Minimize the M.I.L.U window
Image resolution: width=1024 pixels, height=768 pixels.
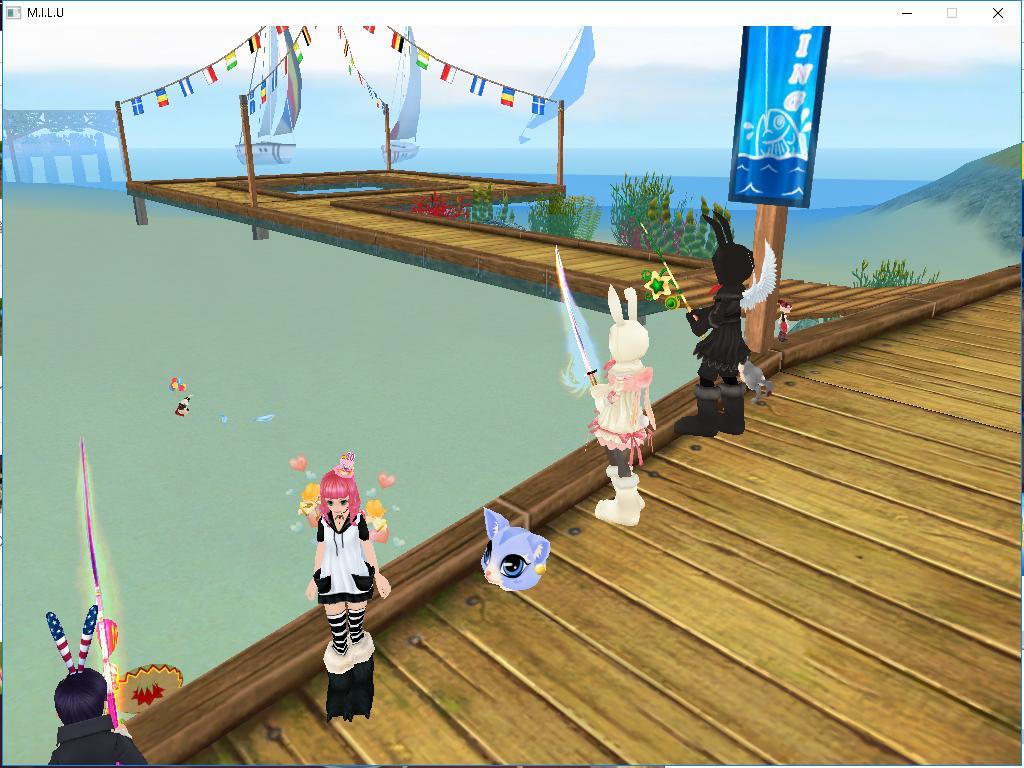907,13
